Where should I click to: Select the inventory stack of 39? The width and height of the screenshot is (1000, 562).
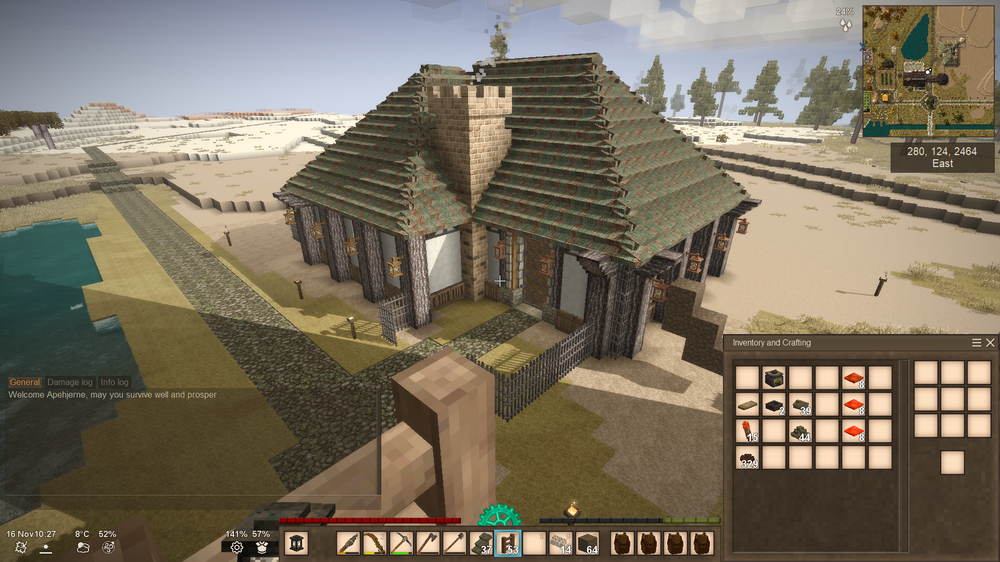click(800, 405)
